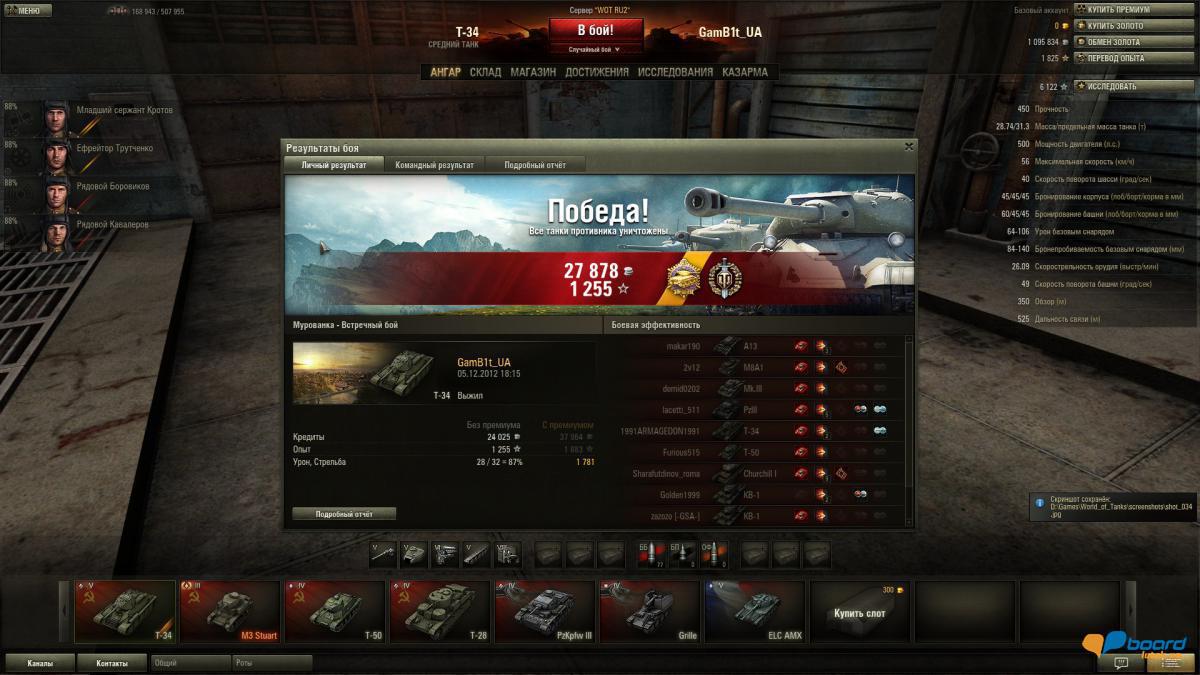Go to Достижения section
The height and width of the screenshot is (675, 1200).
tap(596, 72)
